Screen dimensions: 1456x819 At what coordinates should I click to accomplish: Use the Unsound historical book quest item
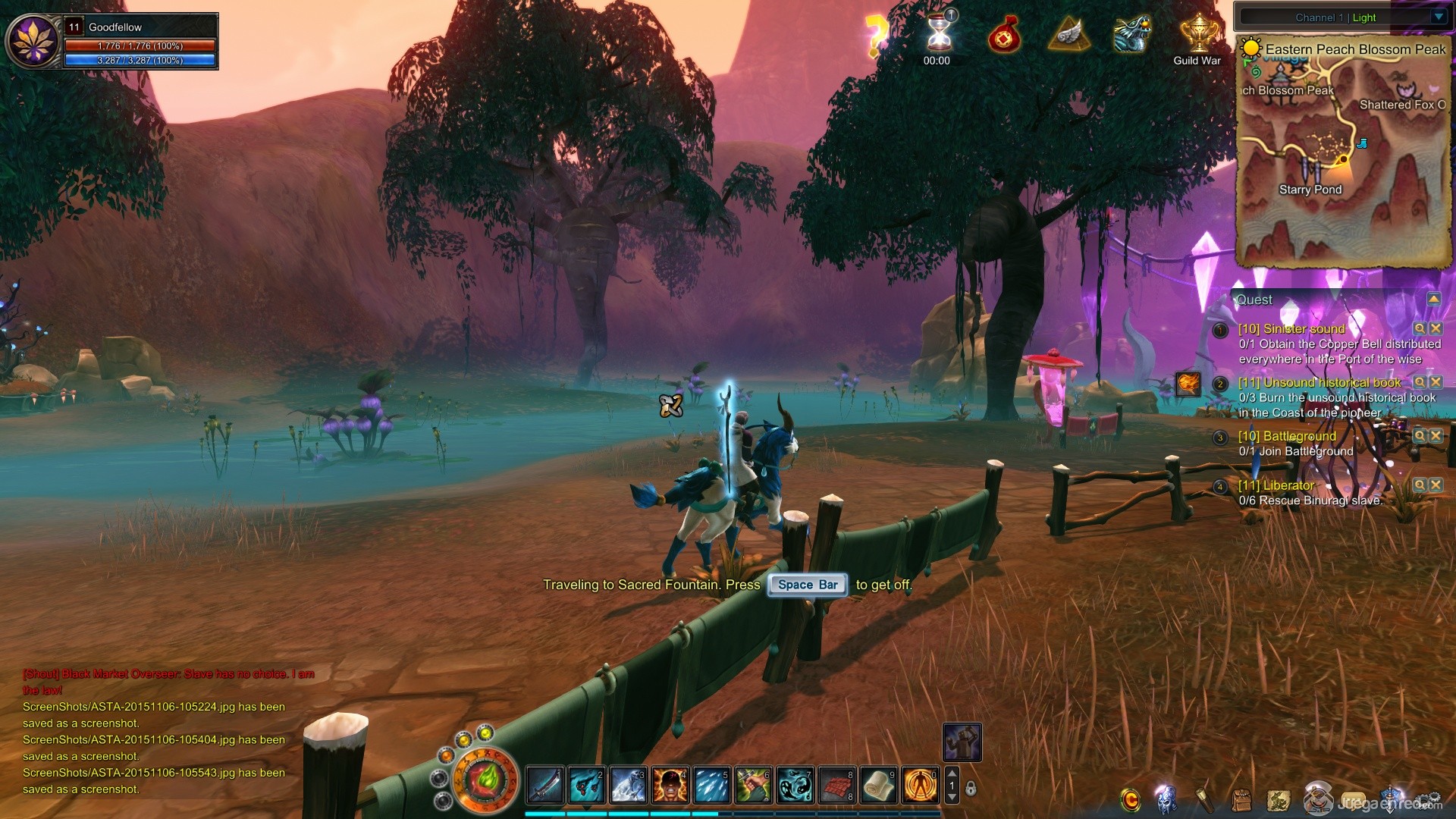1188,384
